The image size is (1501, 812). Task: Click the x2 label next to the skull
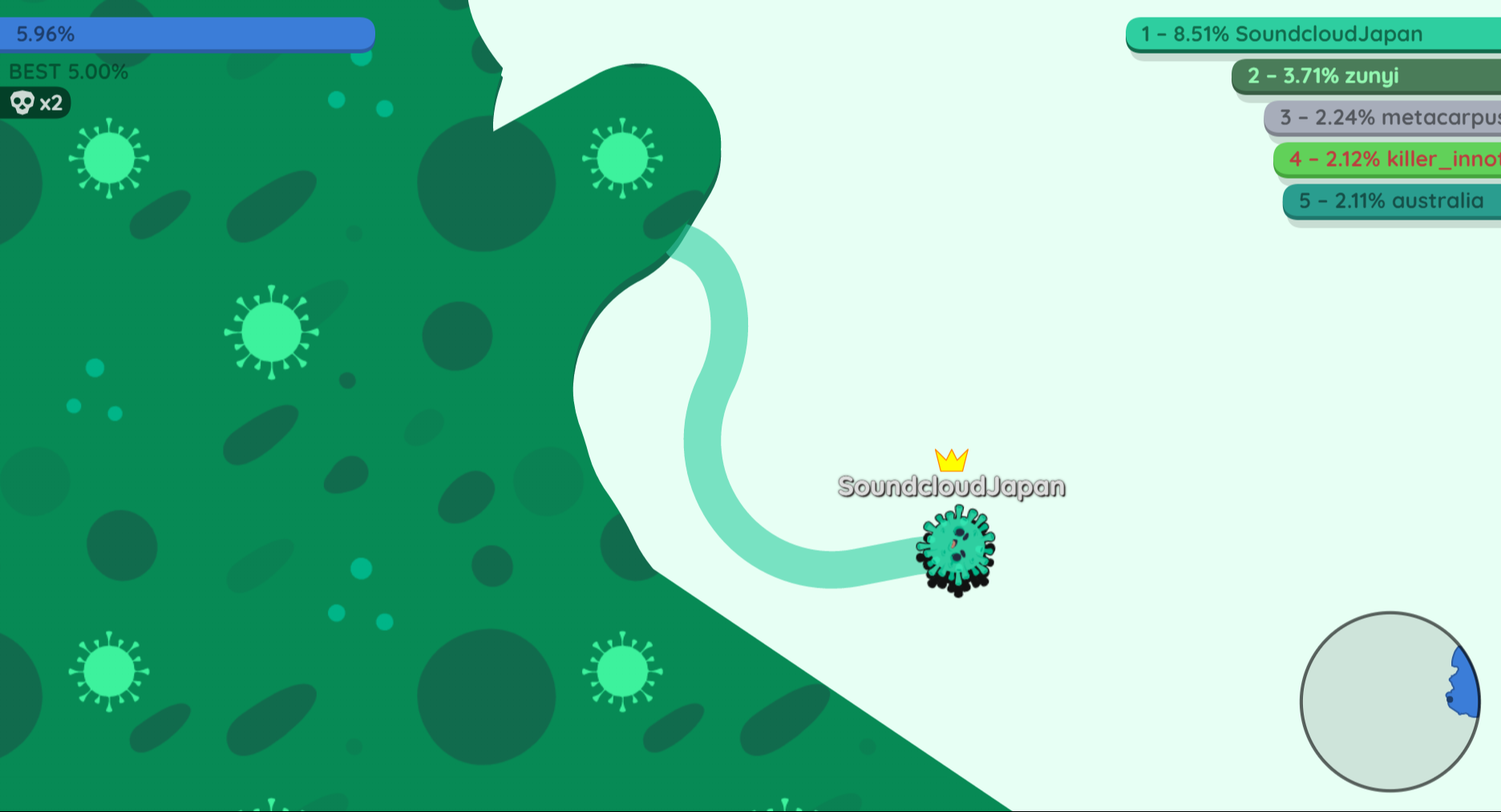(x=51, y=103)
